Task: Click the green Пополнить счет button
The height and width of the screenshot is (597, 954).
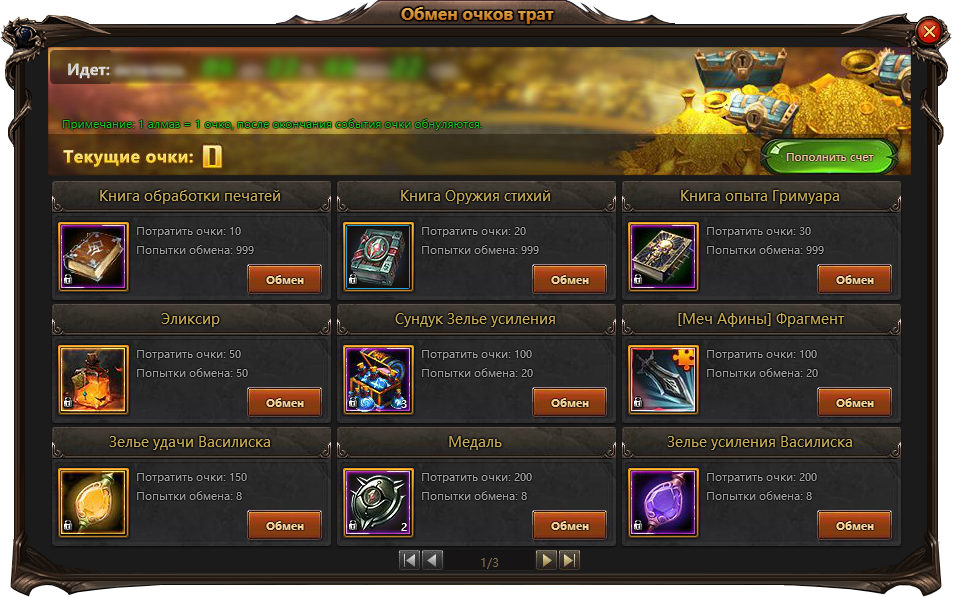Action: click(829, 157)
